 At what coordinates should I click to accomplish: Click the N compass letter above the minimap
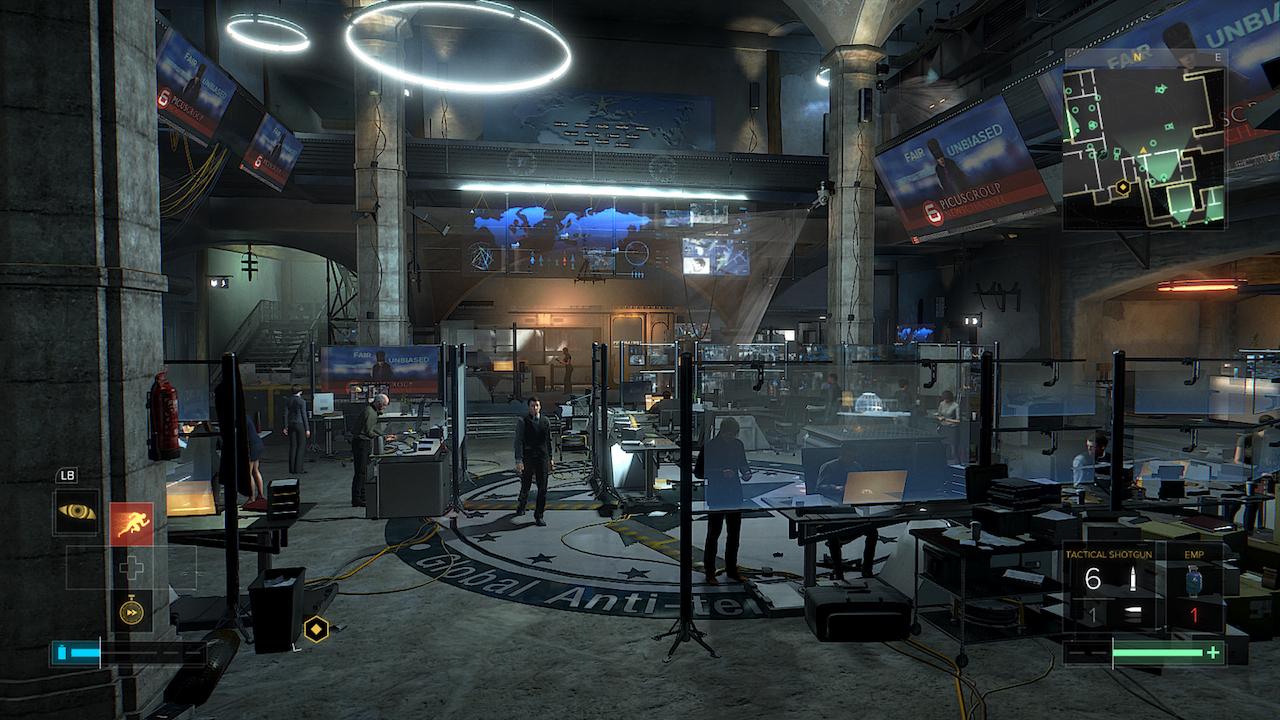coord(1137,56)
